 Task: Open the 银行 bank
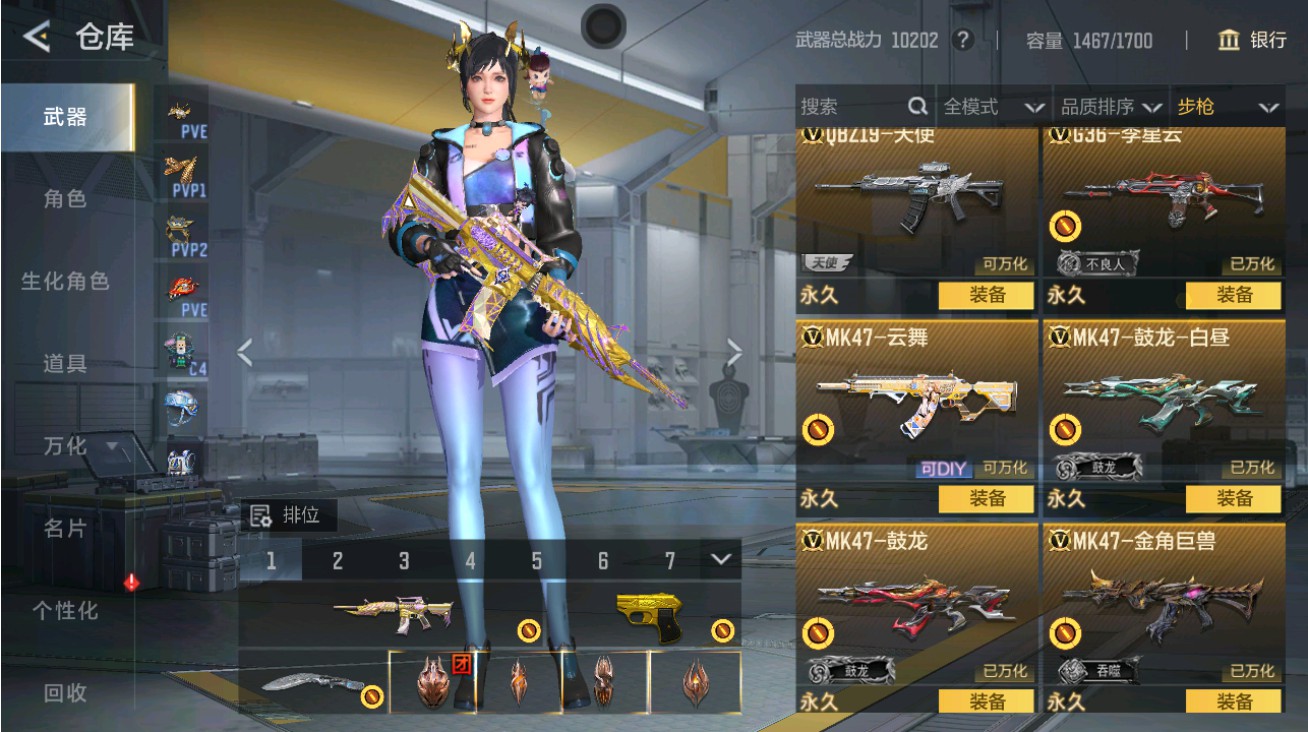tap(1252, 40)
